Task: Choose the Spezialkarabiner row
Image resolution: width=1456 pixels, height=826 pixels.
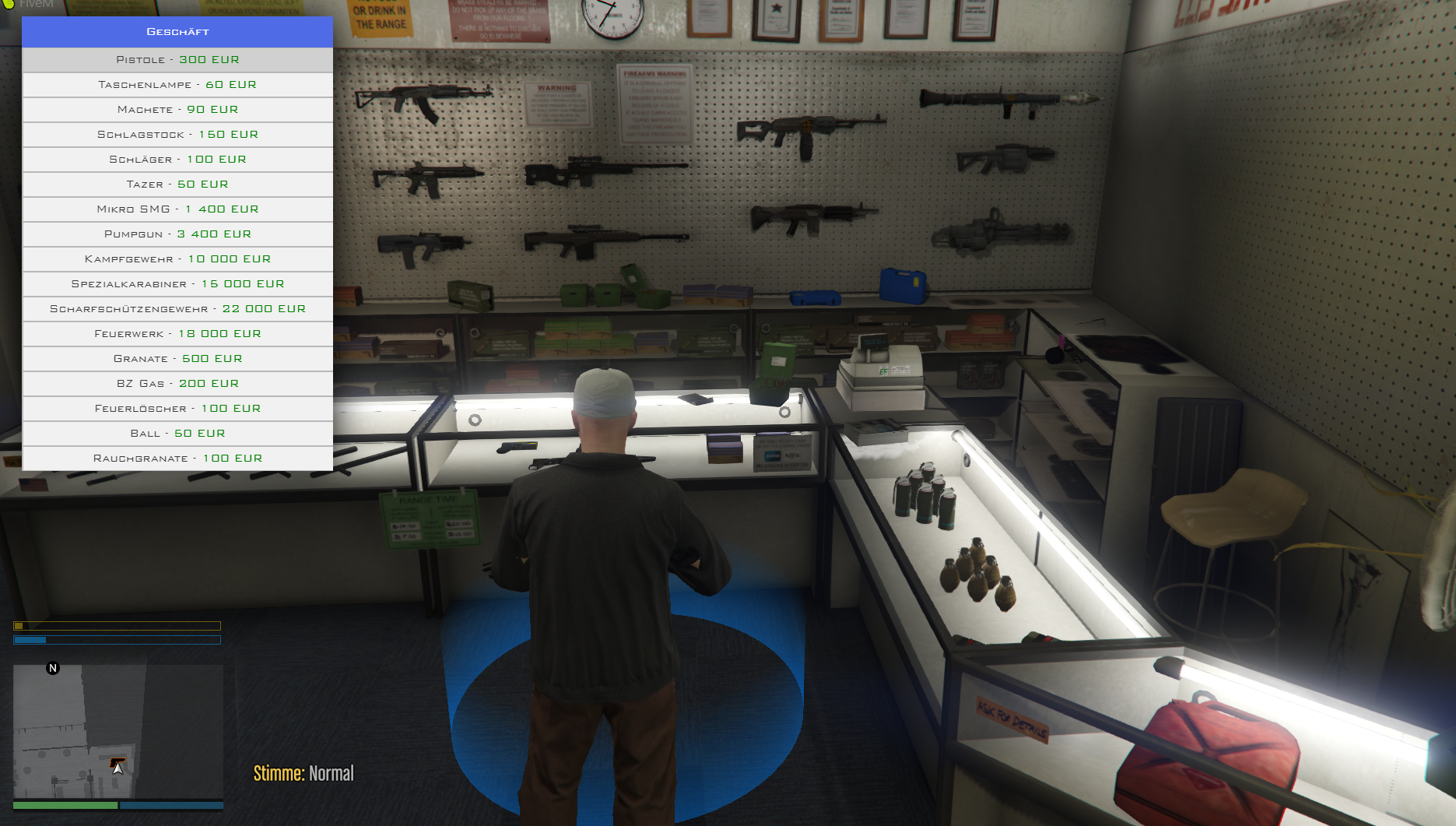Action: coord(177,284)
